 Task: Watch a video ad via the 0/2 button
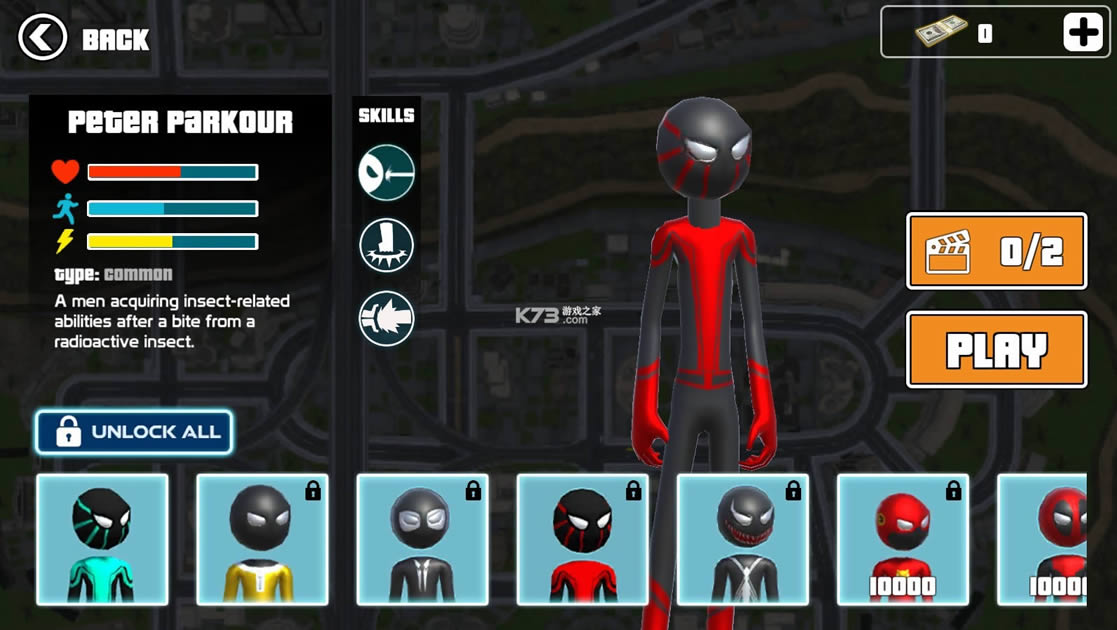pyautogui.click(x=996, y=251)
